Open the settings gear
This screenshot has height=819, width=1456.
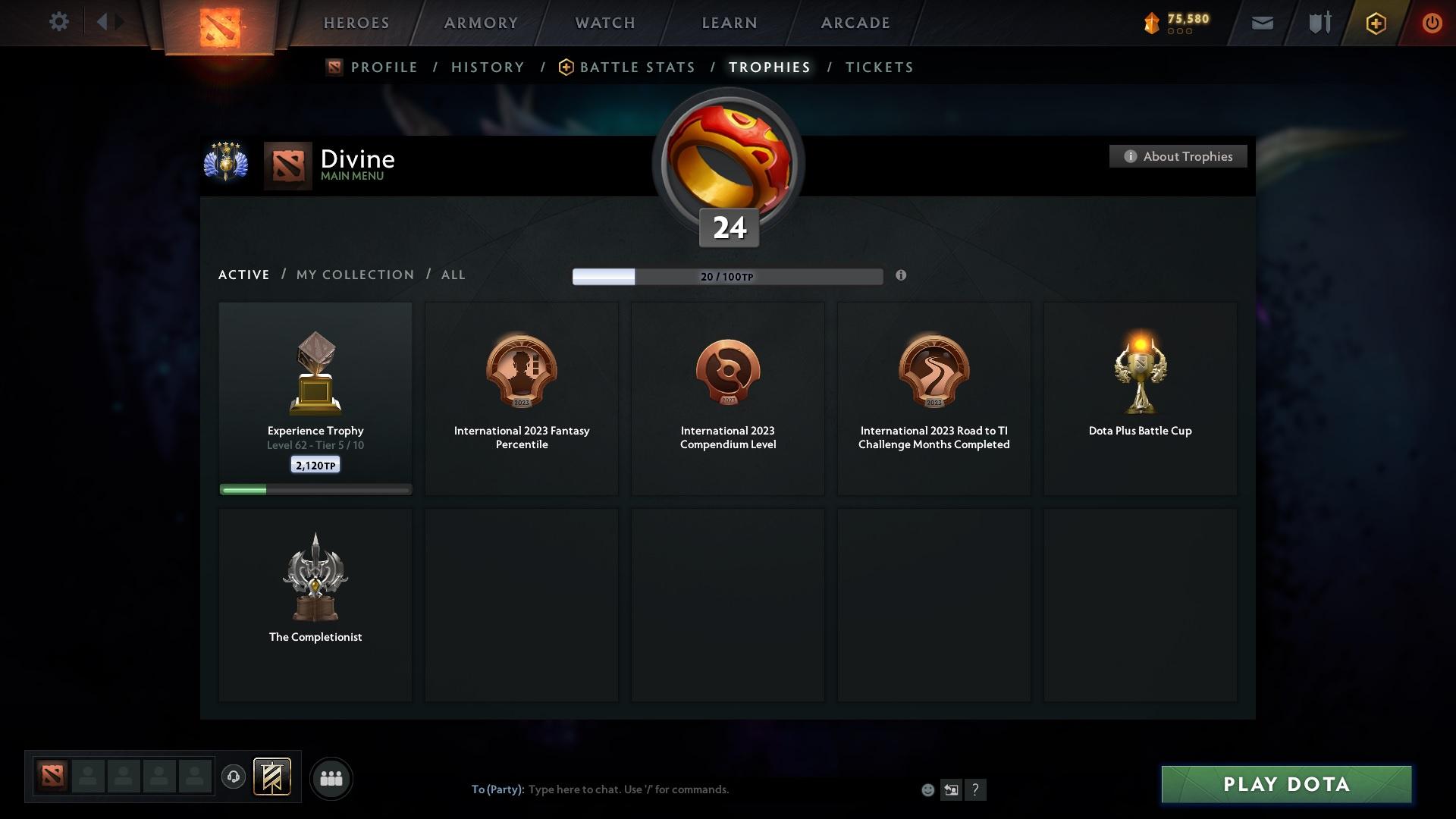point(59,21)
